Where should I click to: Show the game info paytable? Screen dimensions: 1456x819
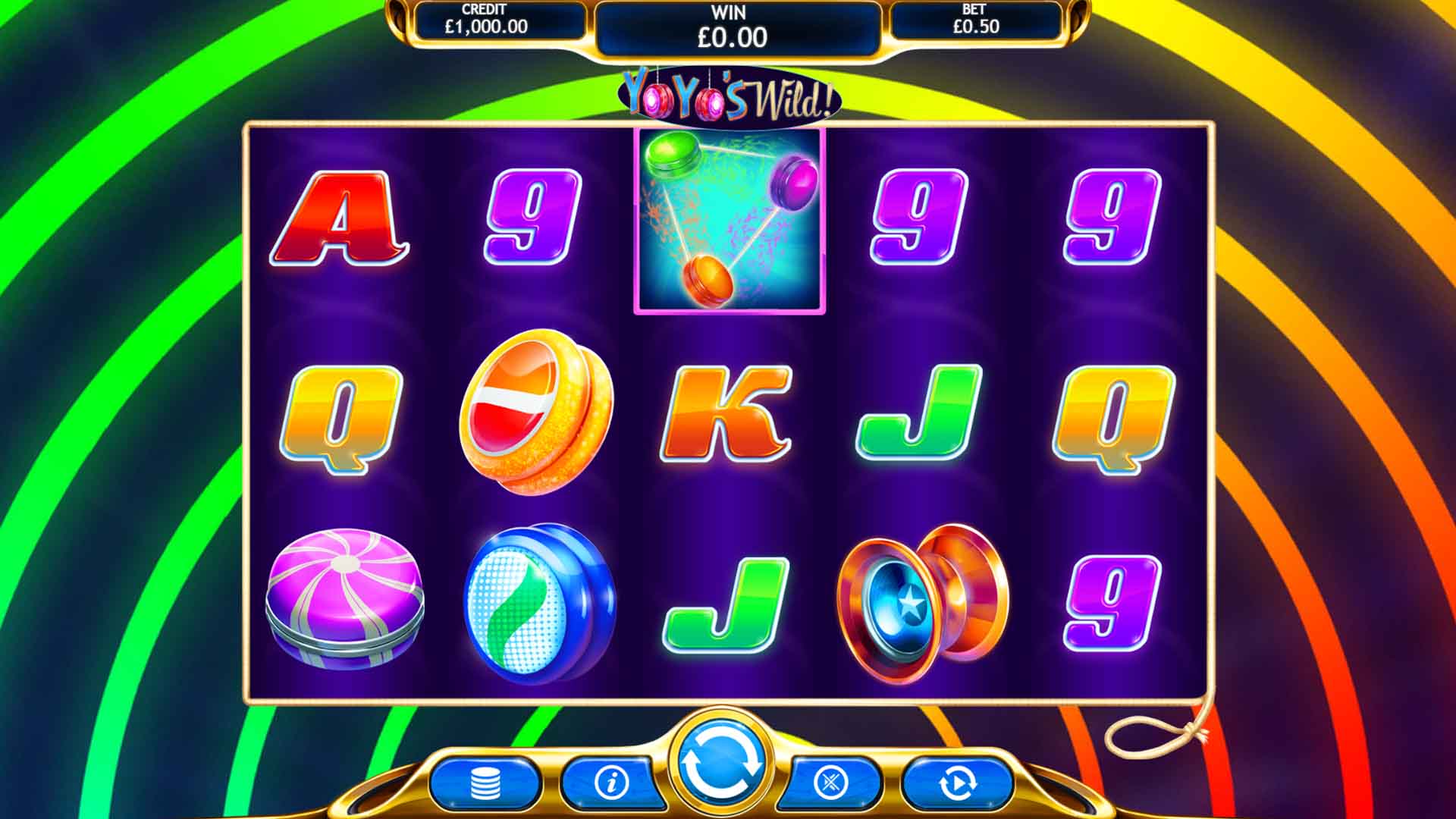coord(611,782)
